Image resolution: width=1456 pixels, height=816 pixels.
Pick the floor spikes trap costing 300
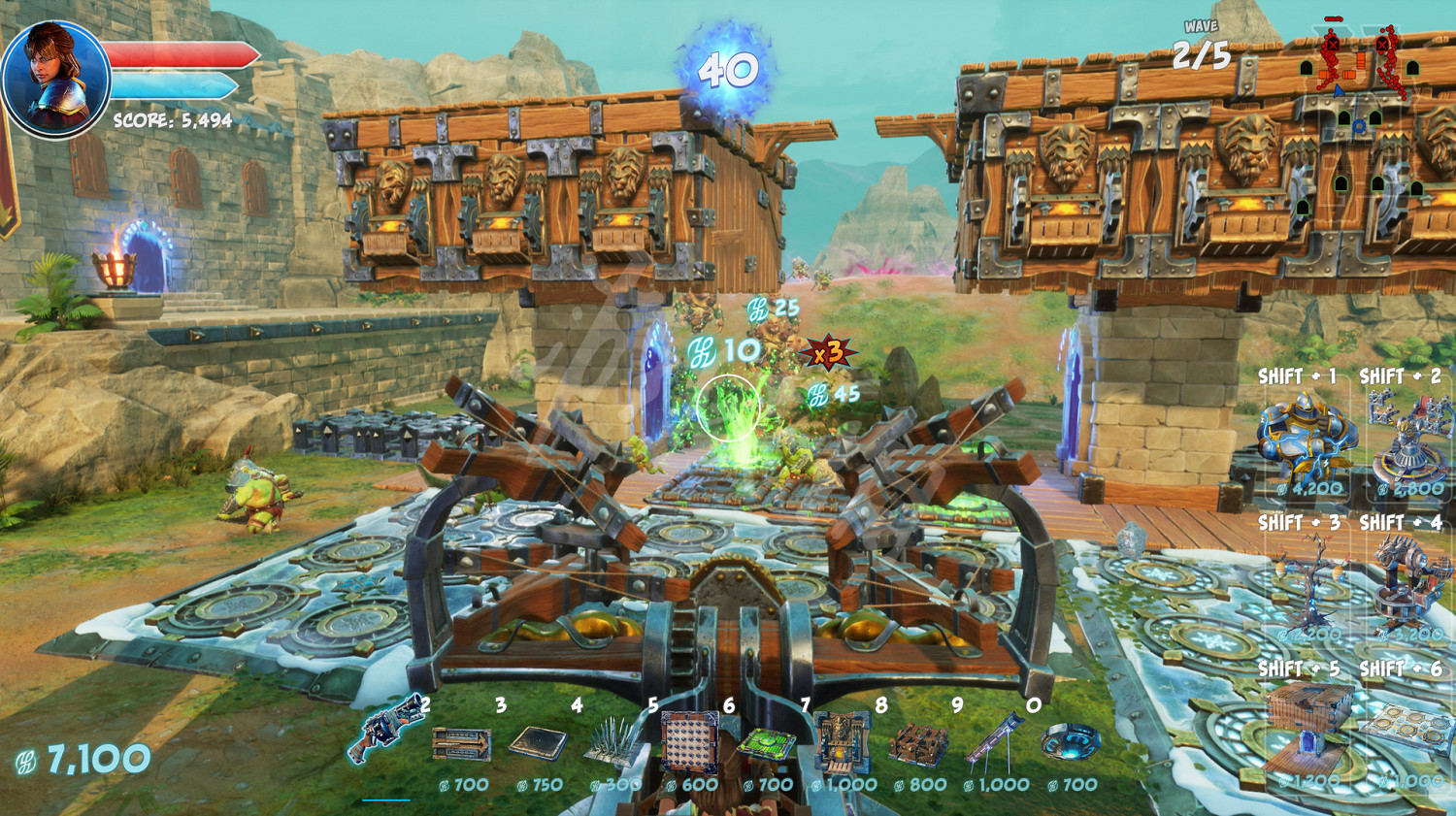pyautogui.click(x=612, y=745)
